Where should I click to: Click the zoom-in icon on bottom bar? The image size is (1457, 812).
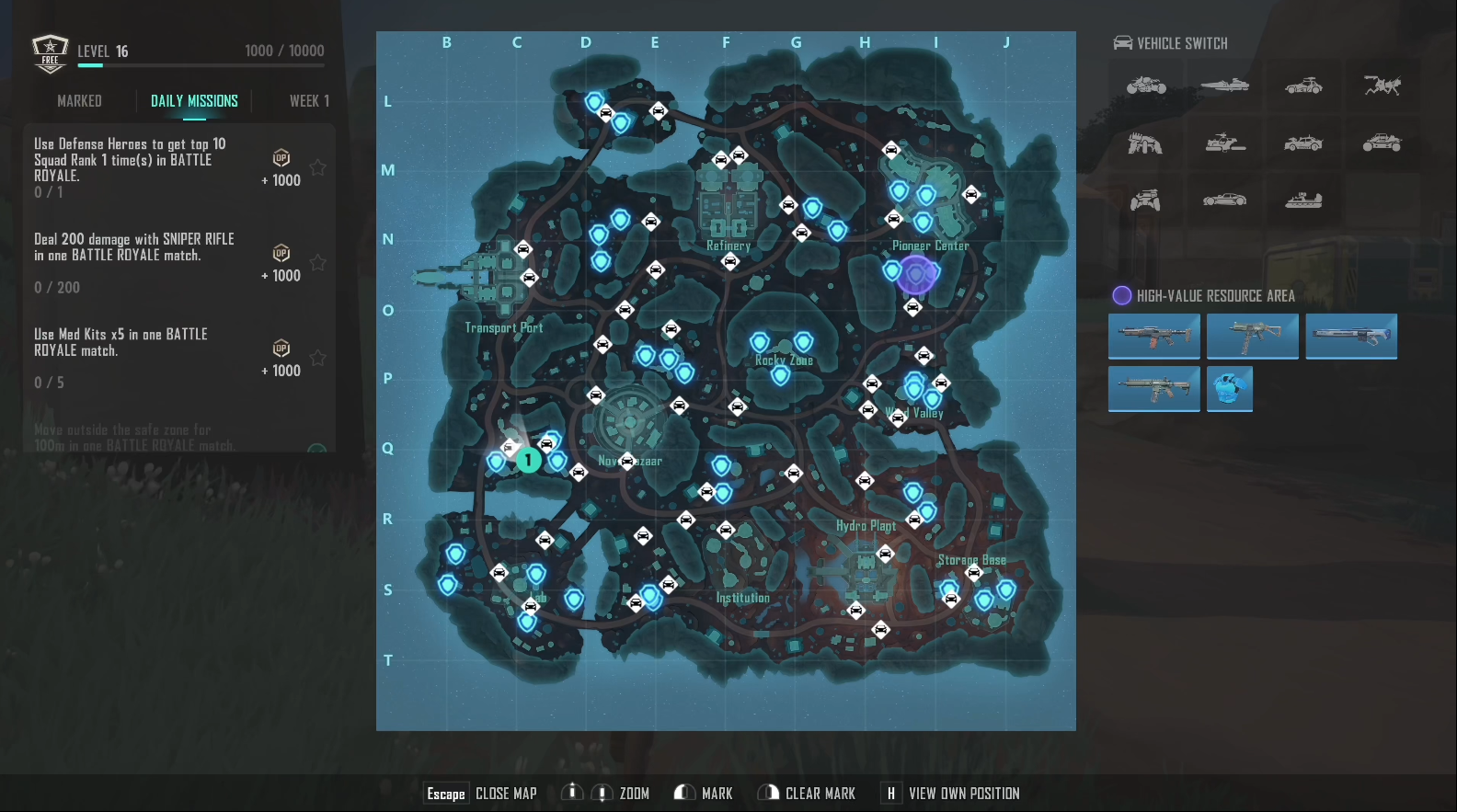[x=571, y=792]
